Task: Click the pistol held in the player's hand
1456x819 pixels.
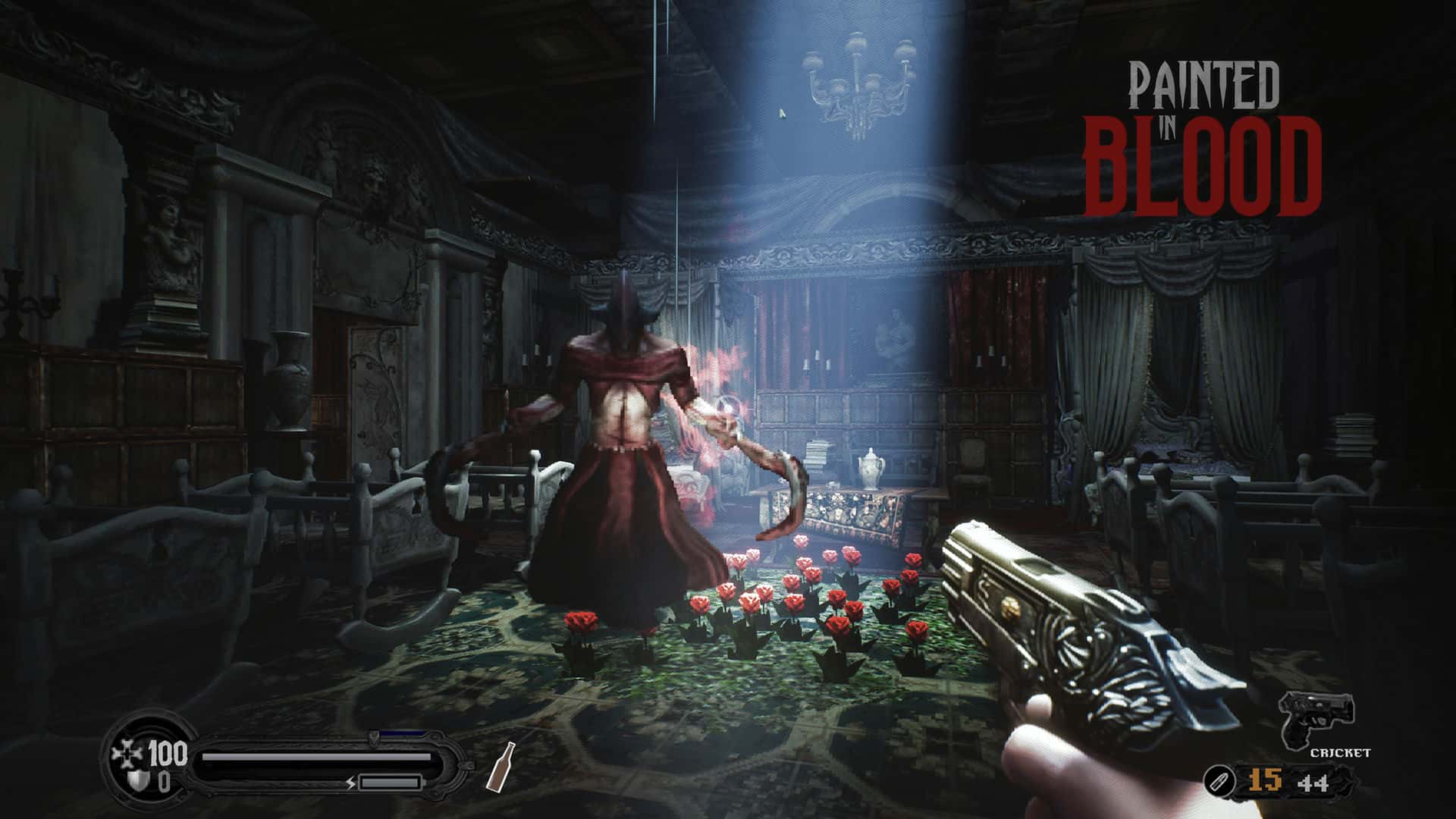Action: 1077,622
